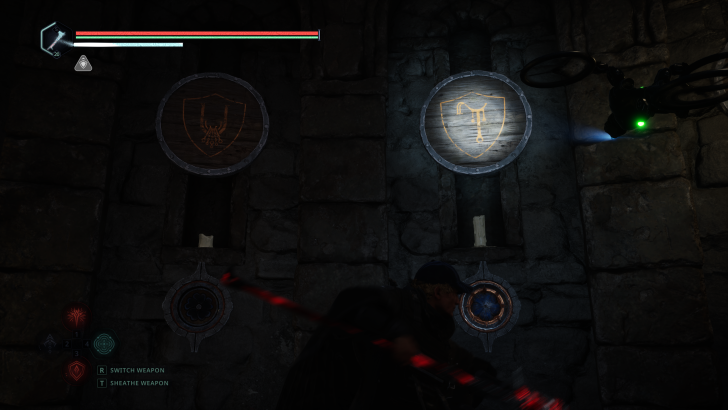This screenshot has width=728, height=410.
Task: Click the grey triangular status icon
Action: pyautogui.click(x=84, y=64)
